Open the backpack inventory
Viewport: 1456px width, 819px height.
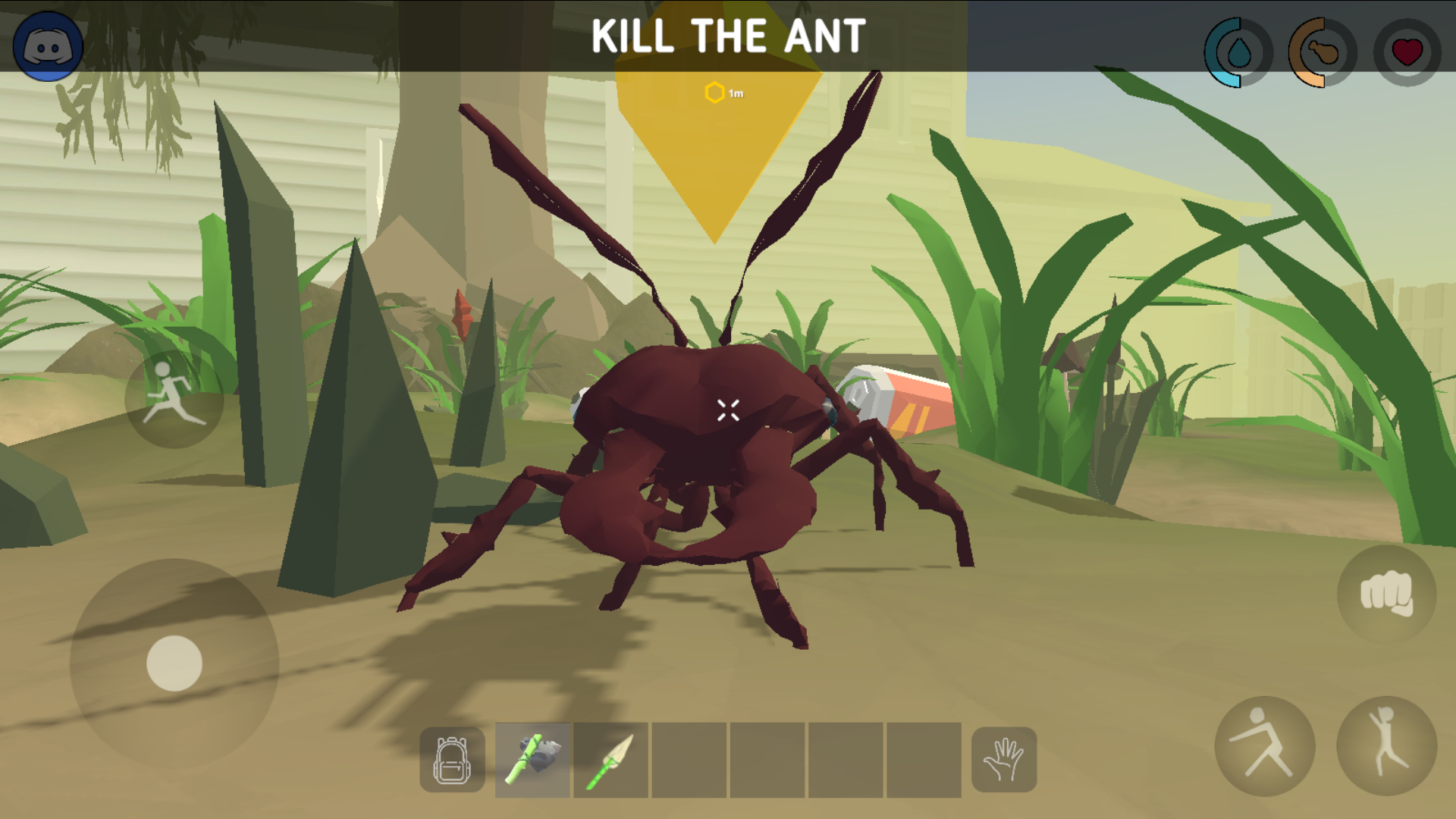451,761
